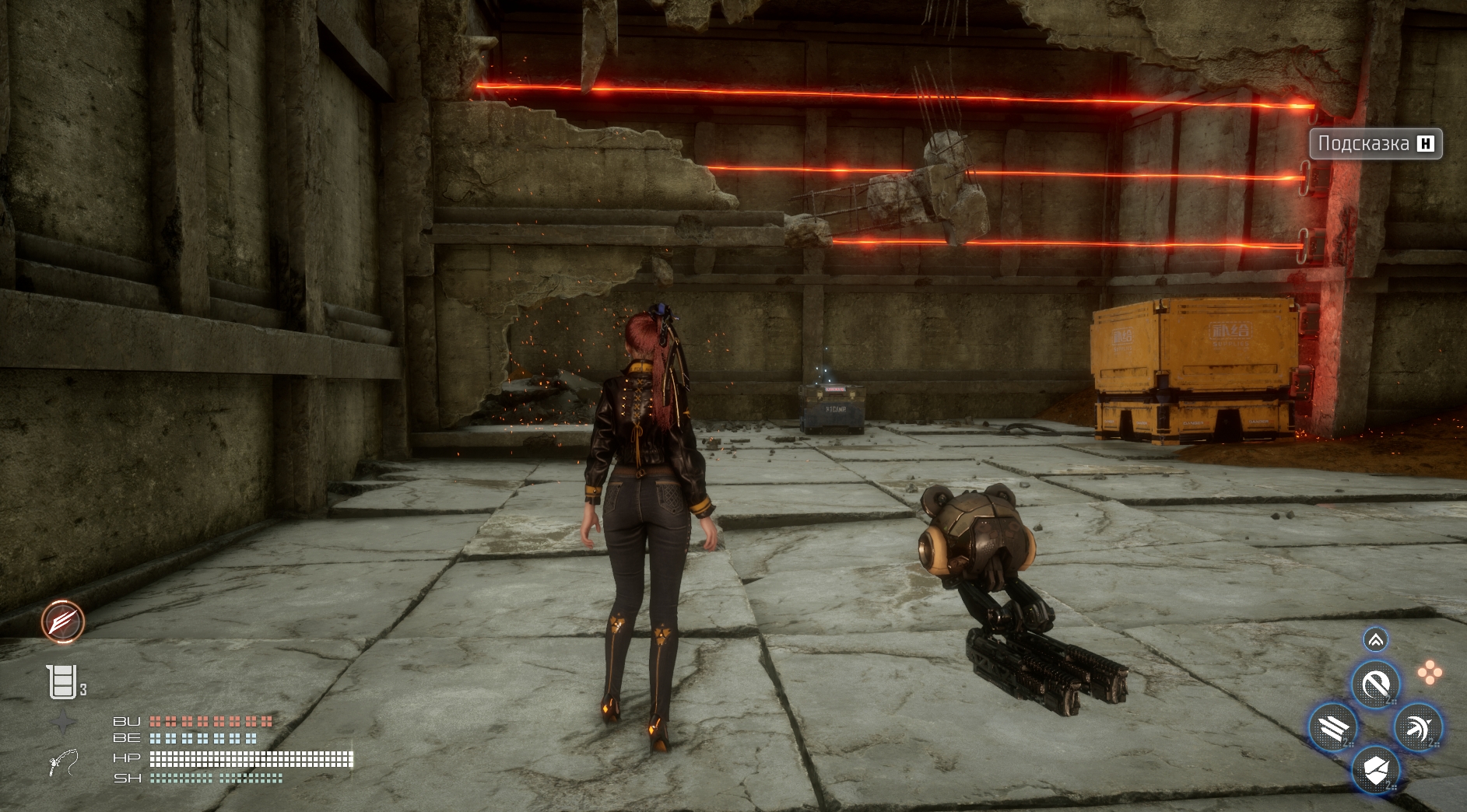Trigger the top circular slash skill
The image size is (1467, 812).
pos(1375,685)
